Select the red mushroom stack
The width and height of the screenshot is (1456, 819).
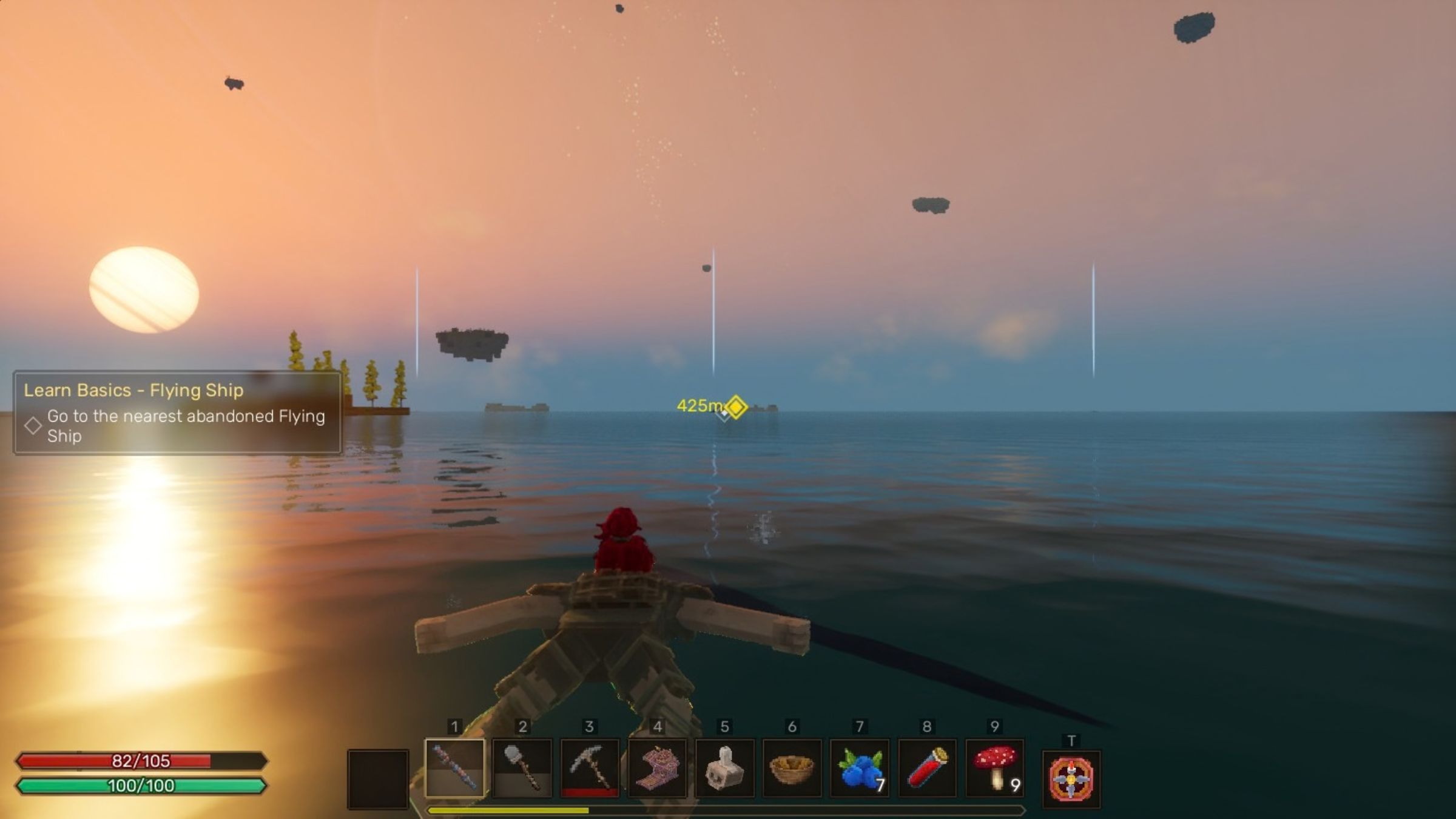[x=994, y=768]
